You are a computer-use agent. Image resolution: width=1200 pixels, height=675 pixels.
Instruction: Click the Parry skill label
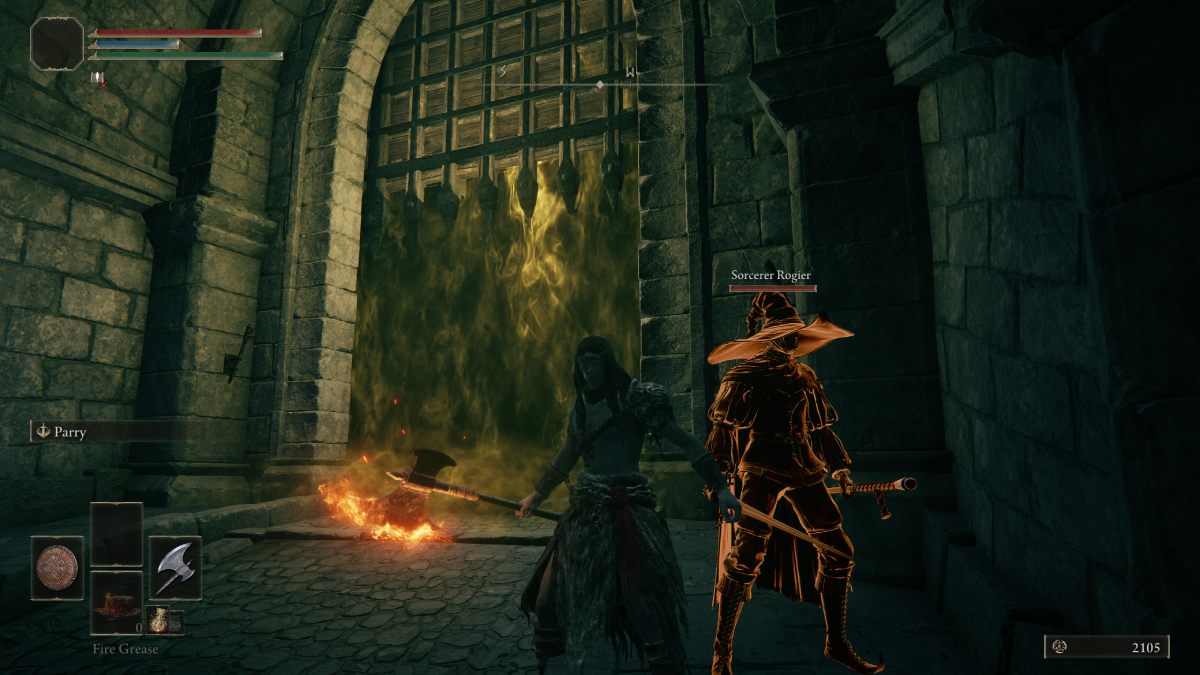tap(70, 432)
